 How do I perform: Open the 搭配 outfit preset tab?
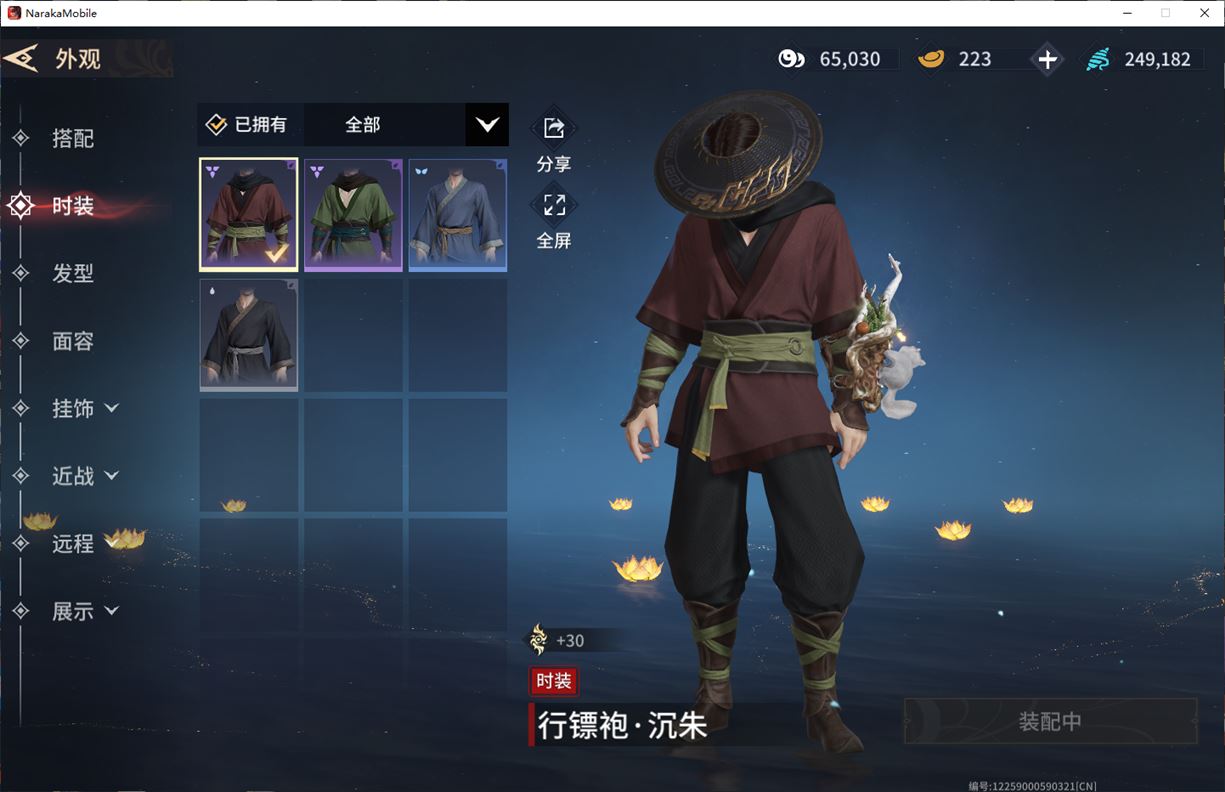(73, 139)
